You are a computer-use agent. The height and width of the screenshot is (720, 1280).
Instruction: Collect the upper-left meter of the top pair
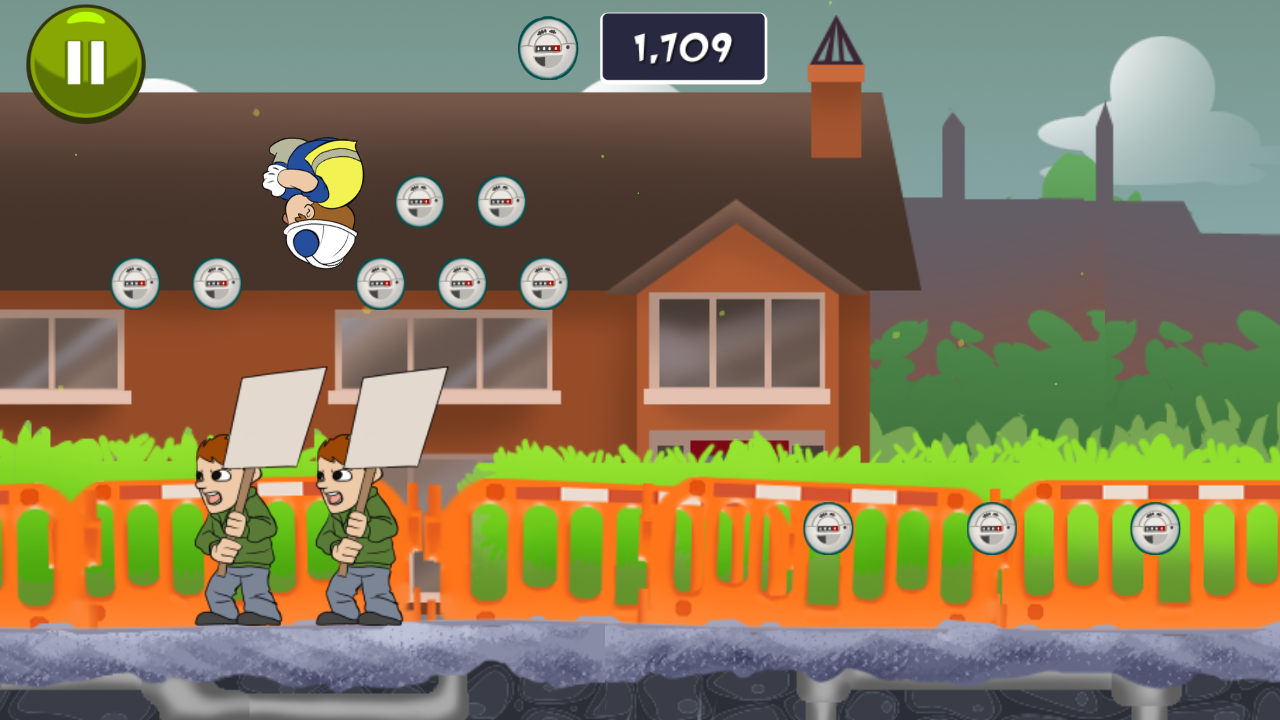[419, 203]
